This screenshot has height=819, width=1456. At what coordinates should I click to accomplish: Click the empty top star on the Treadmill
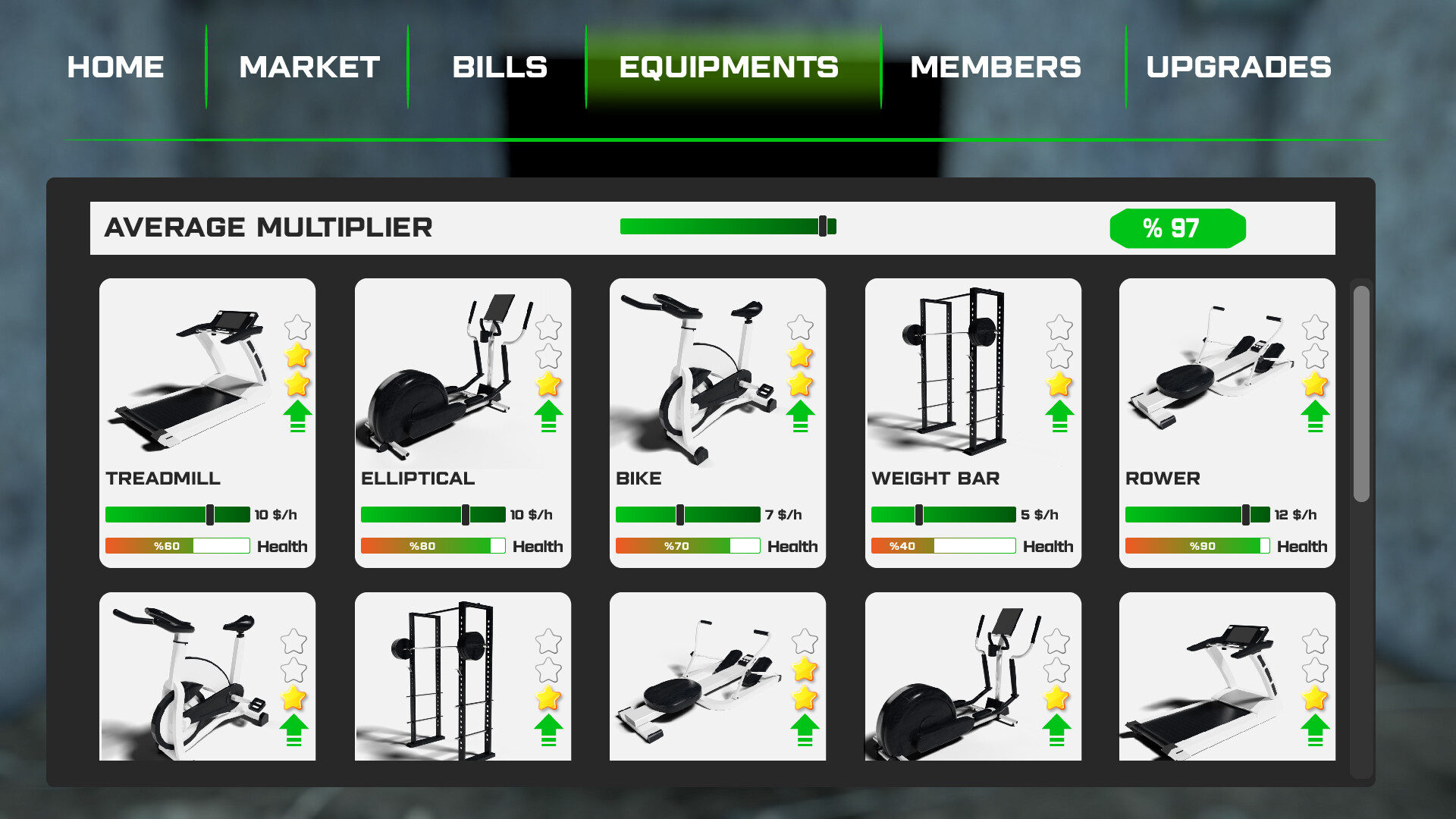(298, 328)
